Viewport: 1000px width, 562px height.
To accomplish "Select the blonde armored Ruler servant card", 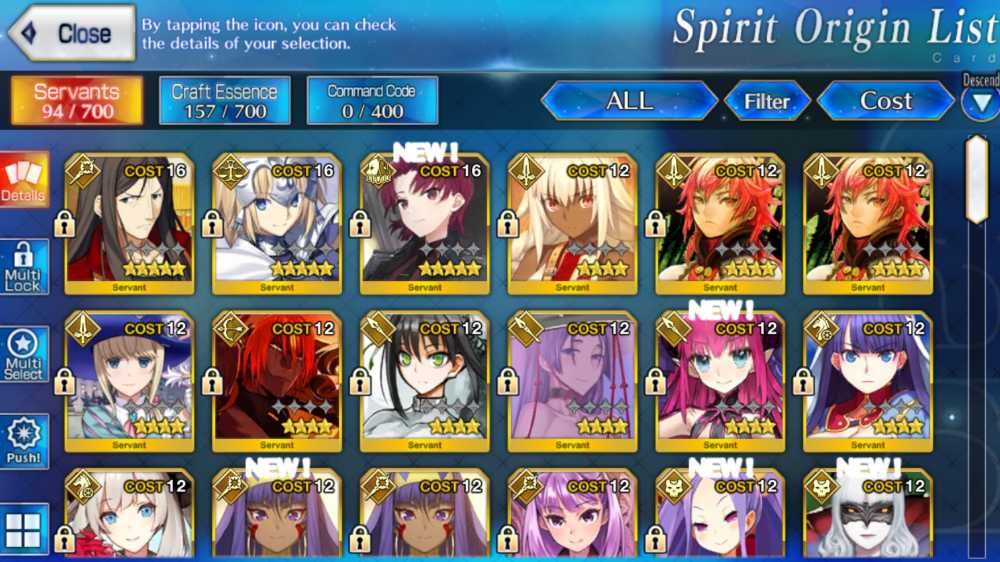I will pyautogui.click(x=277, y=224).
